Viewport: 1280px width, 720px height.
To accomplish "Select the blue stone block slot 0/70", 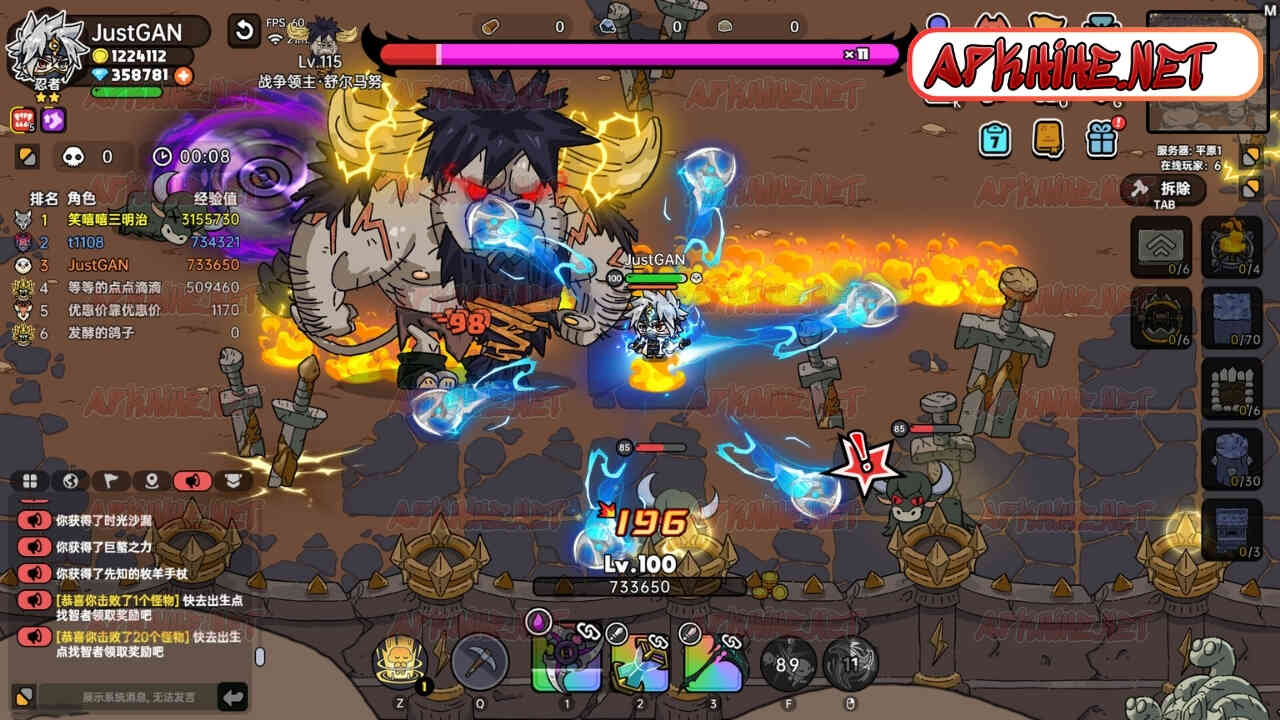I will tap(1231, 318).
